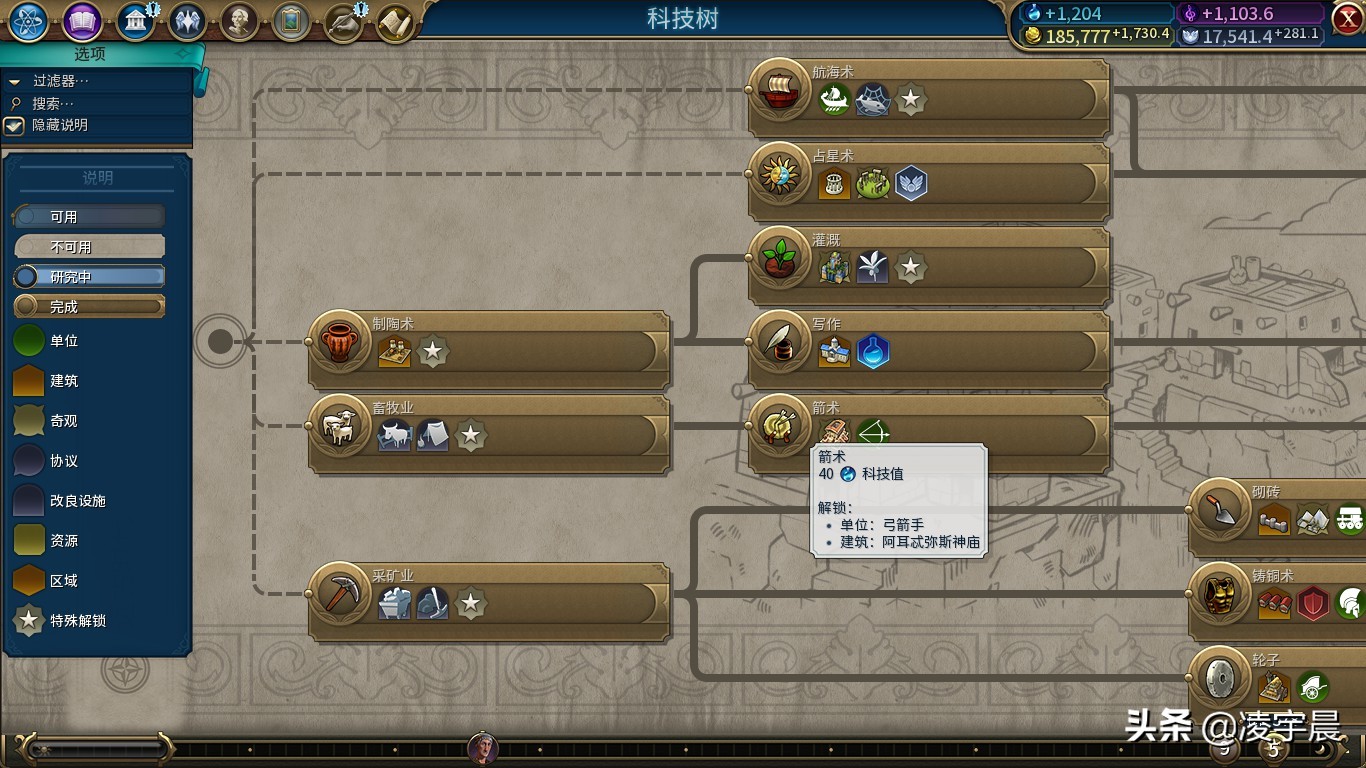
Task: Open the Civilopedia purple book icon
Action: (85, 22)
